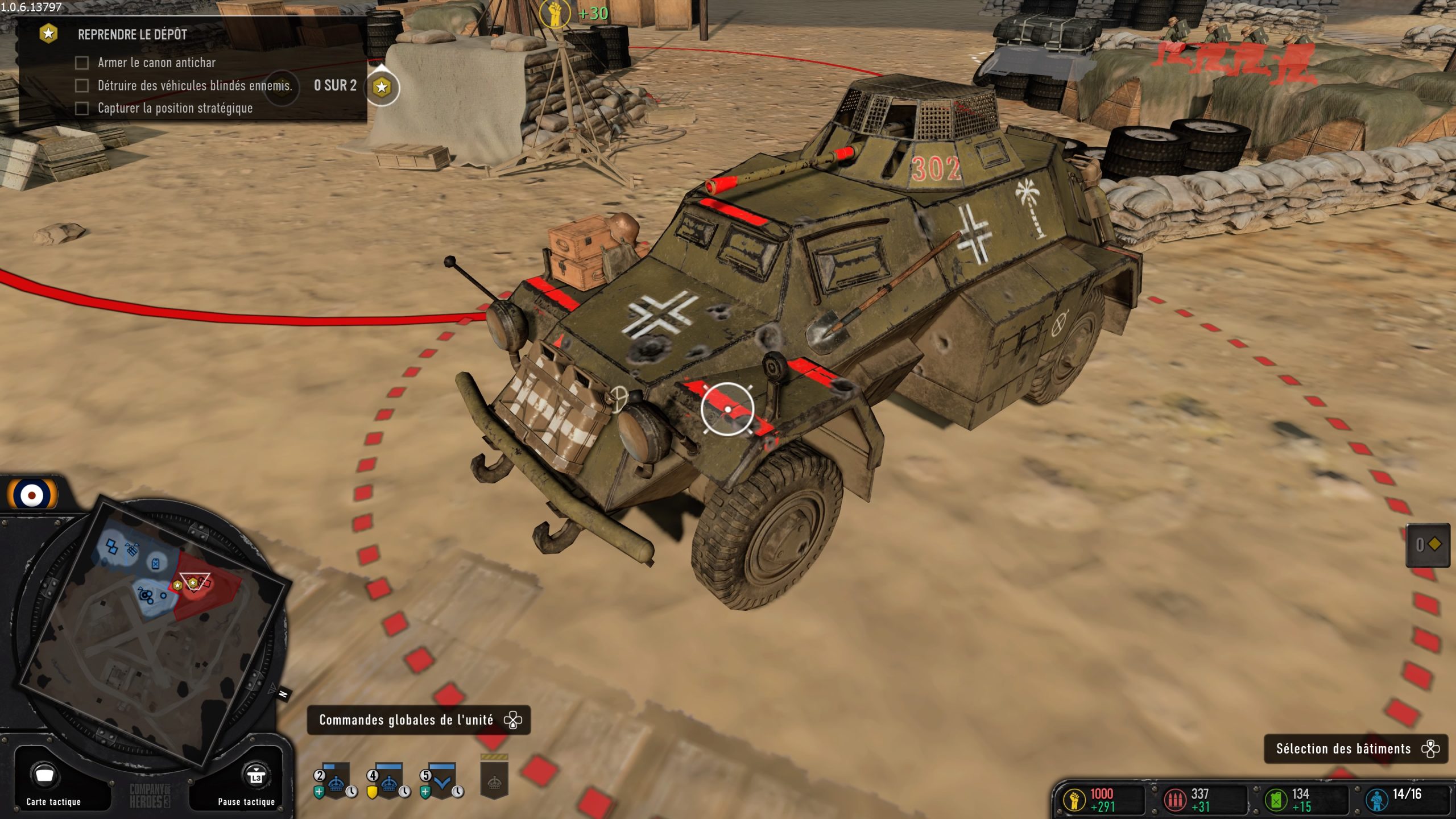Select squad 5 with the blue chevron insignia

click(x=442, y=783)
